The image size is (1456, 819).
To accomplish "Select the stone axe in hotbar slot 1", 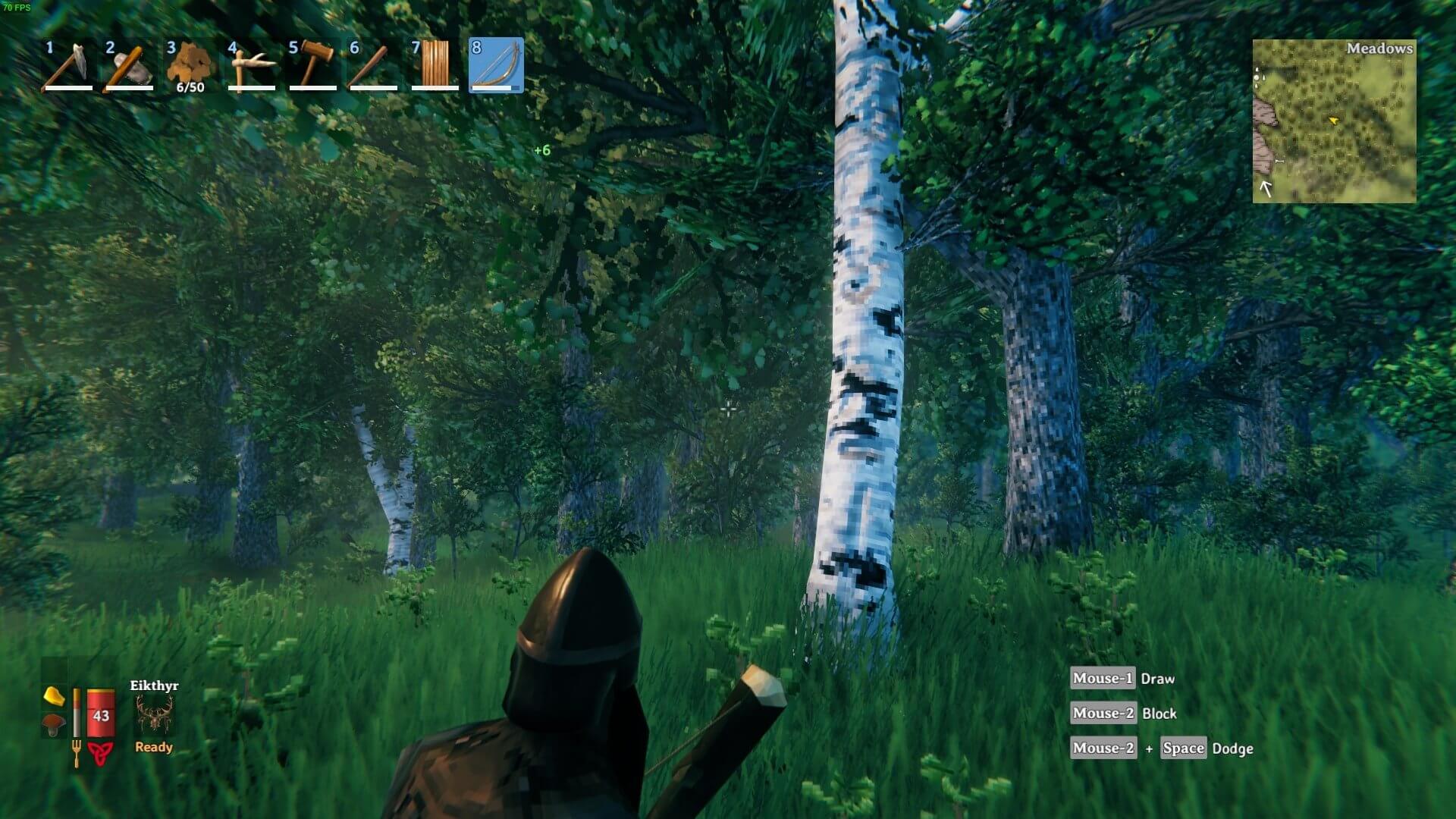I will [68, 65].
